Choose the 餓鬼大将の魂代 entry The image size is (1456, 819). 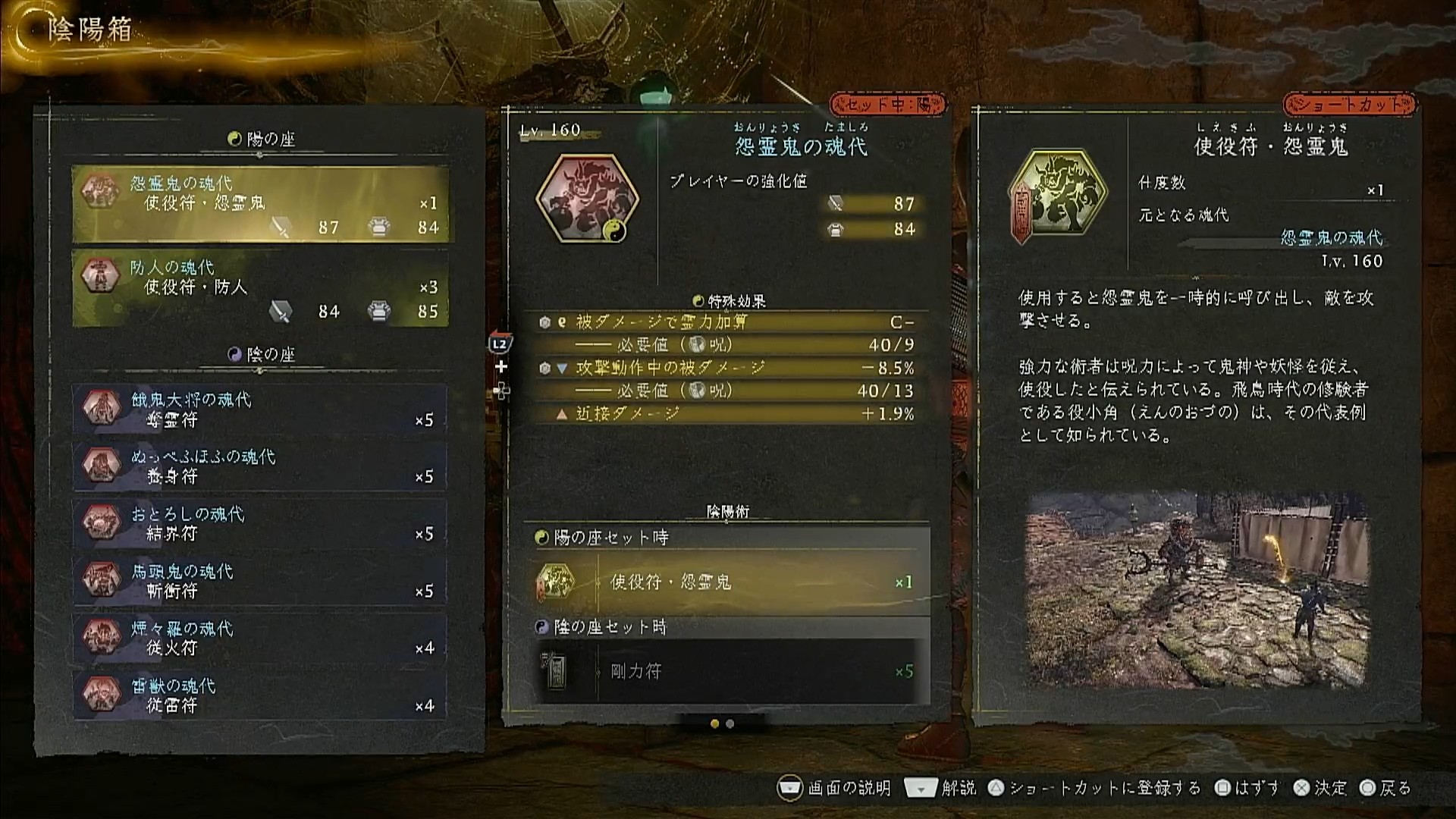click(260, 409)
